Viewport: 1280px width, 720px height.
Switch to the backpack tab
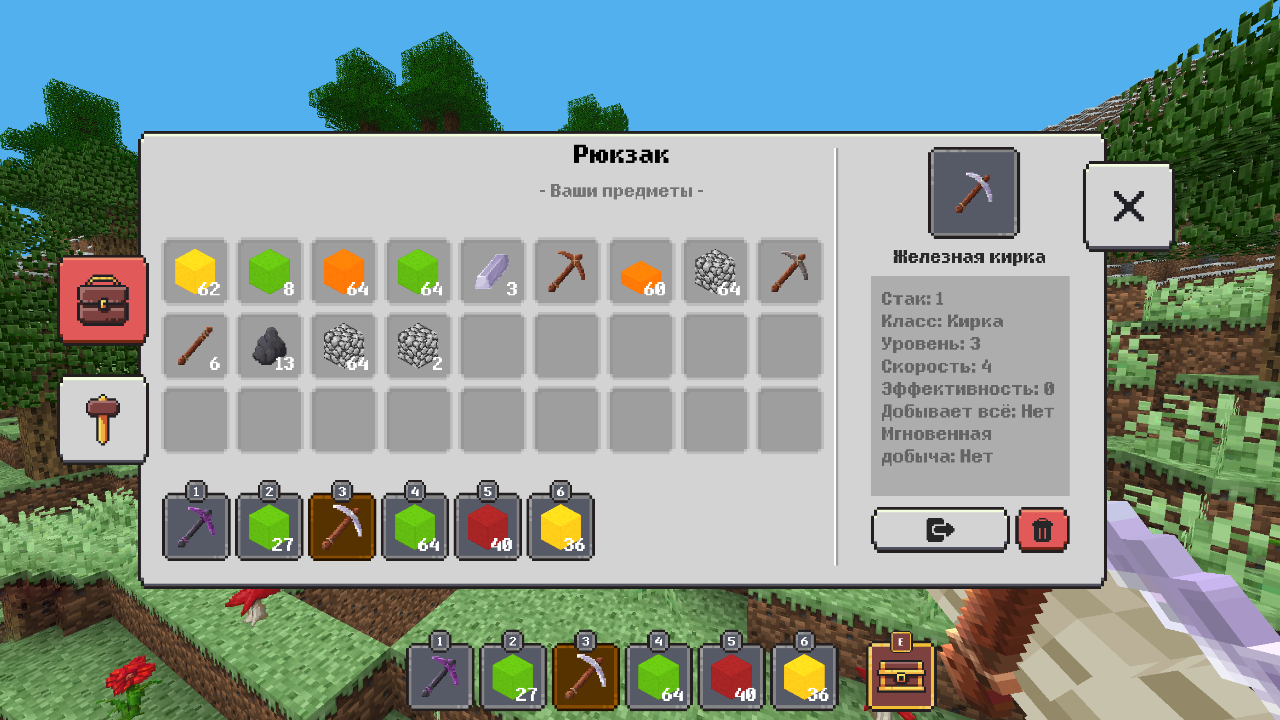103,300
